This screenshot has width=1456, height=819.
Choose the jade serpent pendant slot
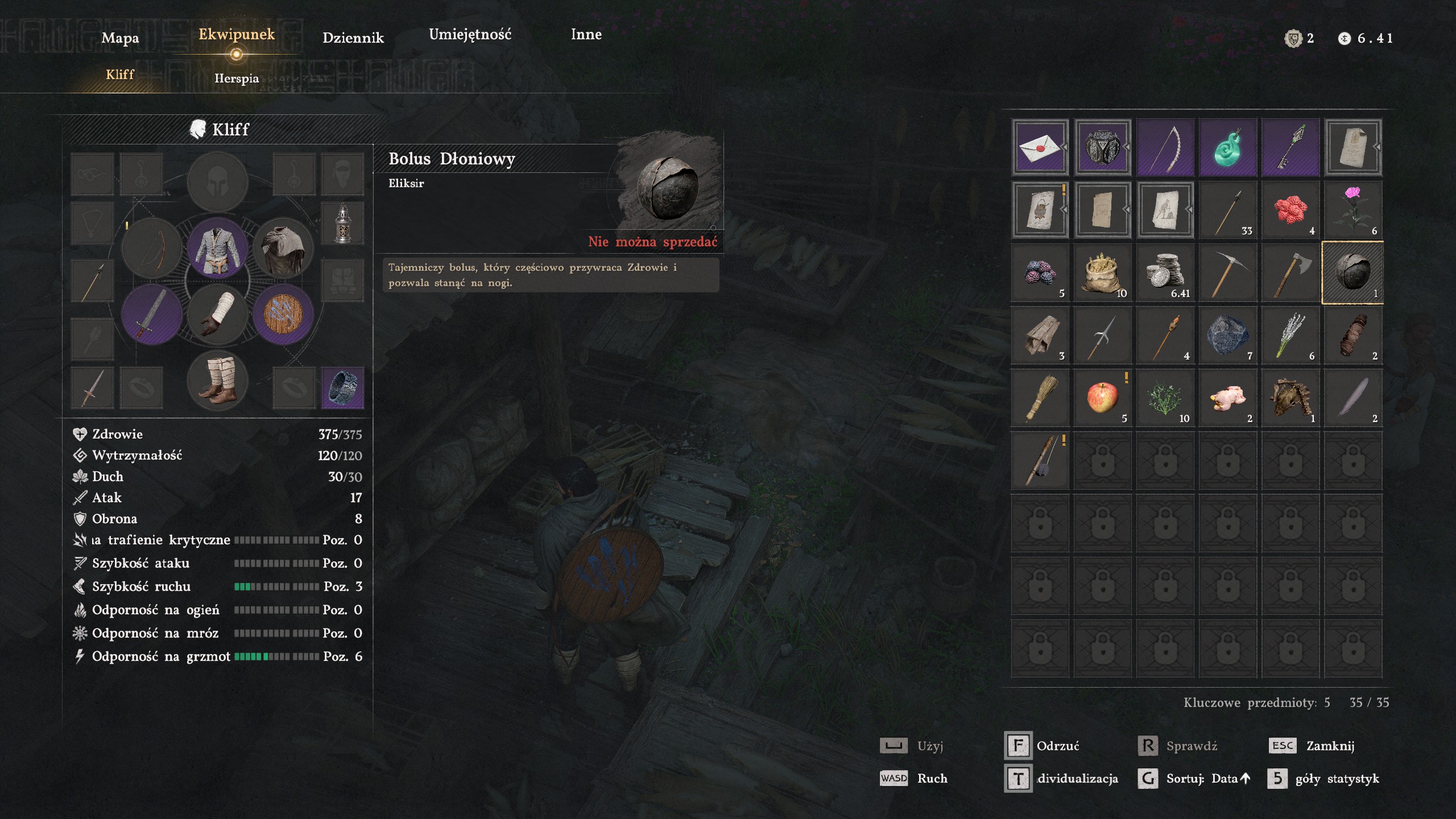click(x=1227, y=148)
